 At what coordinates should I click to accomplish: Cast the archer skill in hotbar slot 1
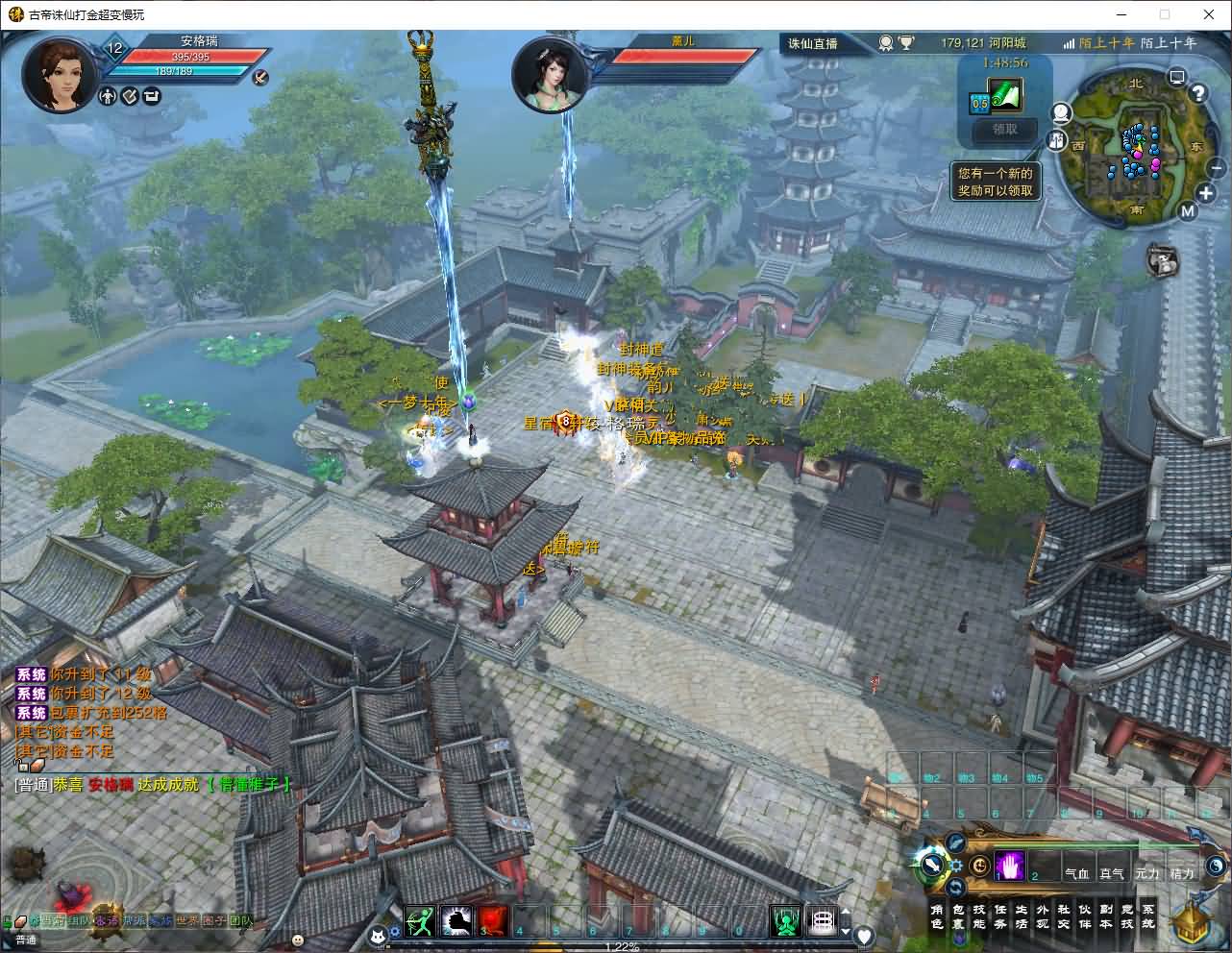point(420,918)
